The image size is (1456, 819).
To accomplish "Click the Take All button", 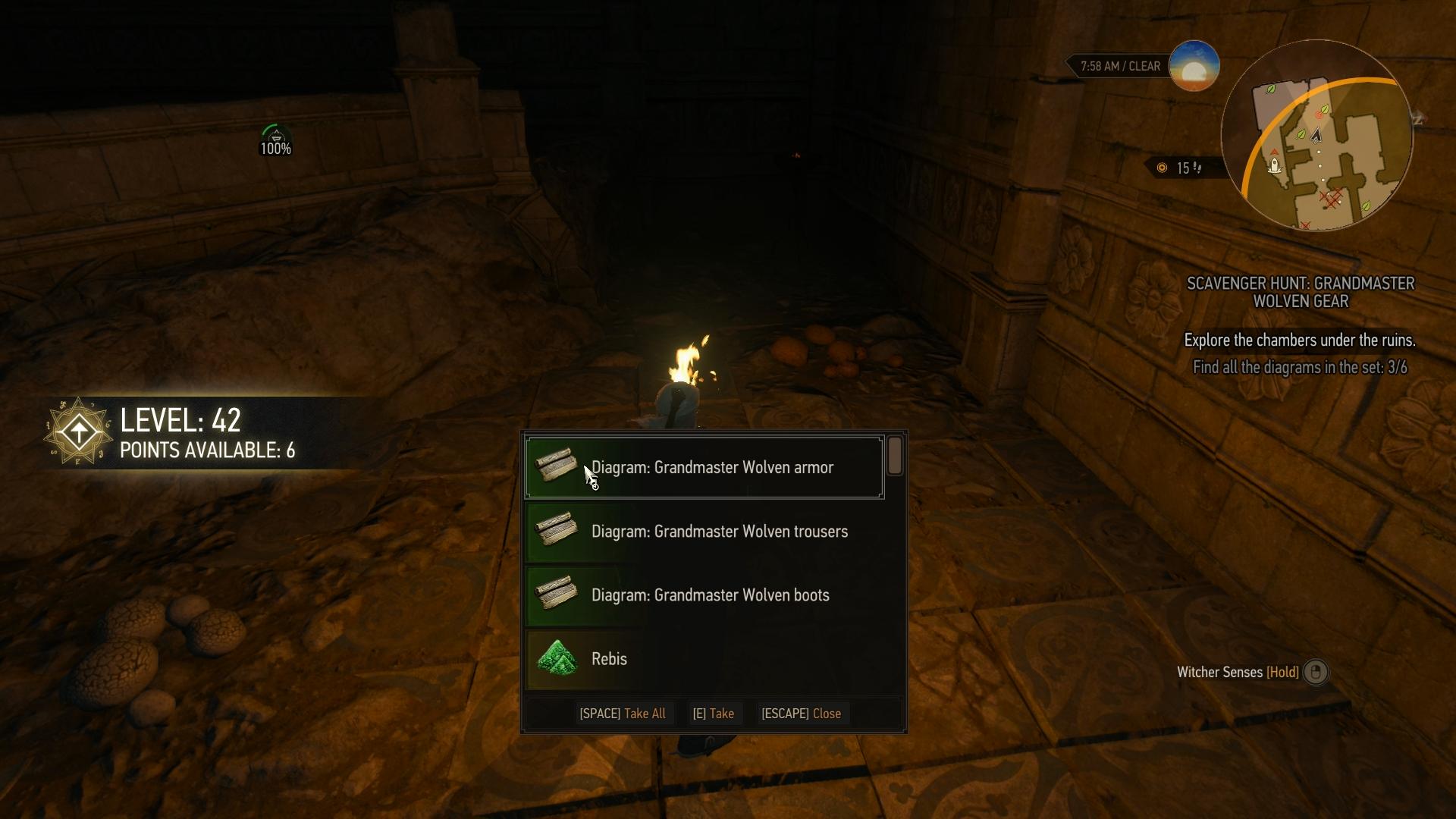I will pyautogui.click(x=623, y=714).
